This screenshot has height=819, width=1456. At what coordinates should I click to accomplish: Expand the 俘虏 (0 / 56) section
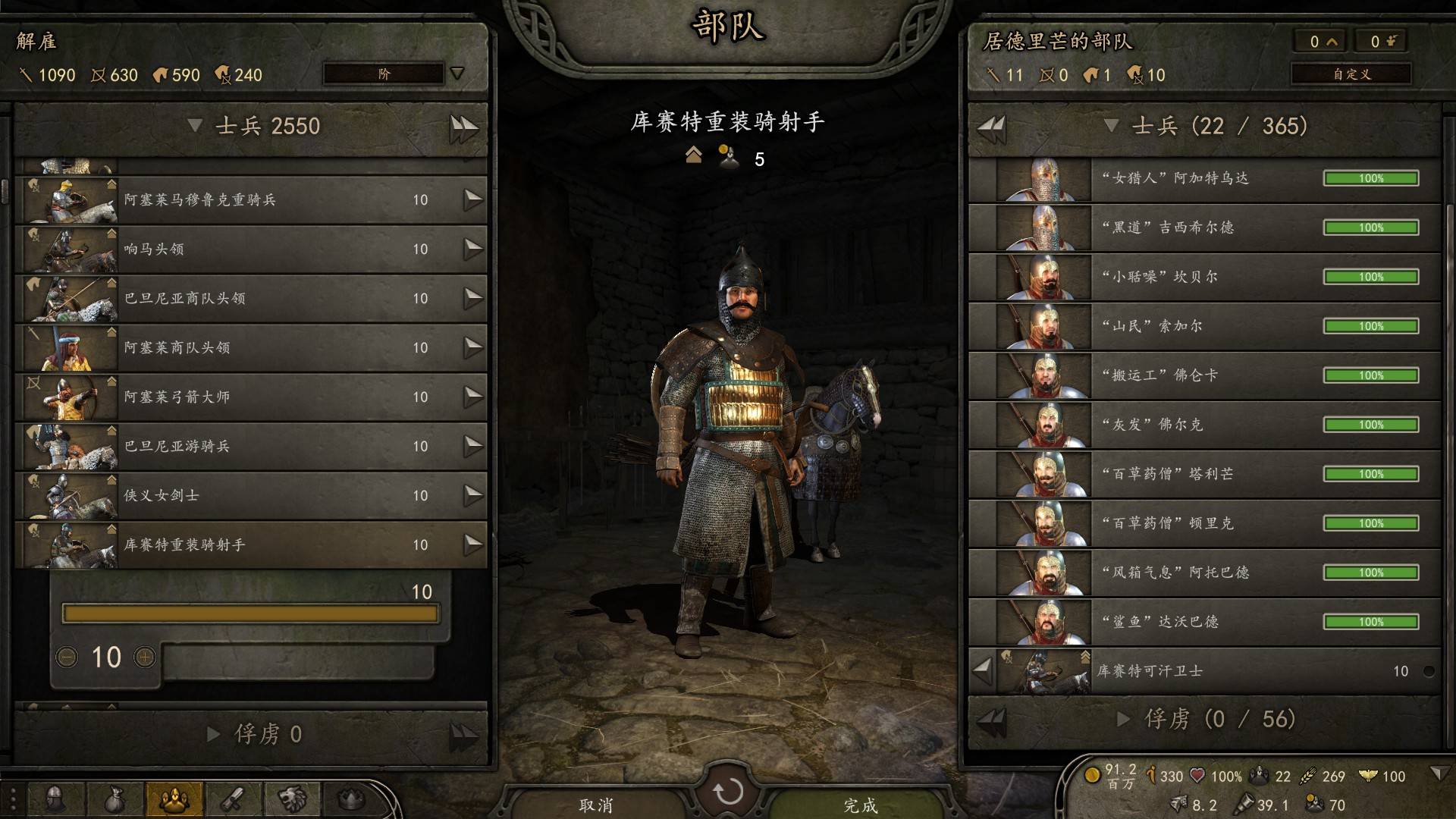point(1124,719)
